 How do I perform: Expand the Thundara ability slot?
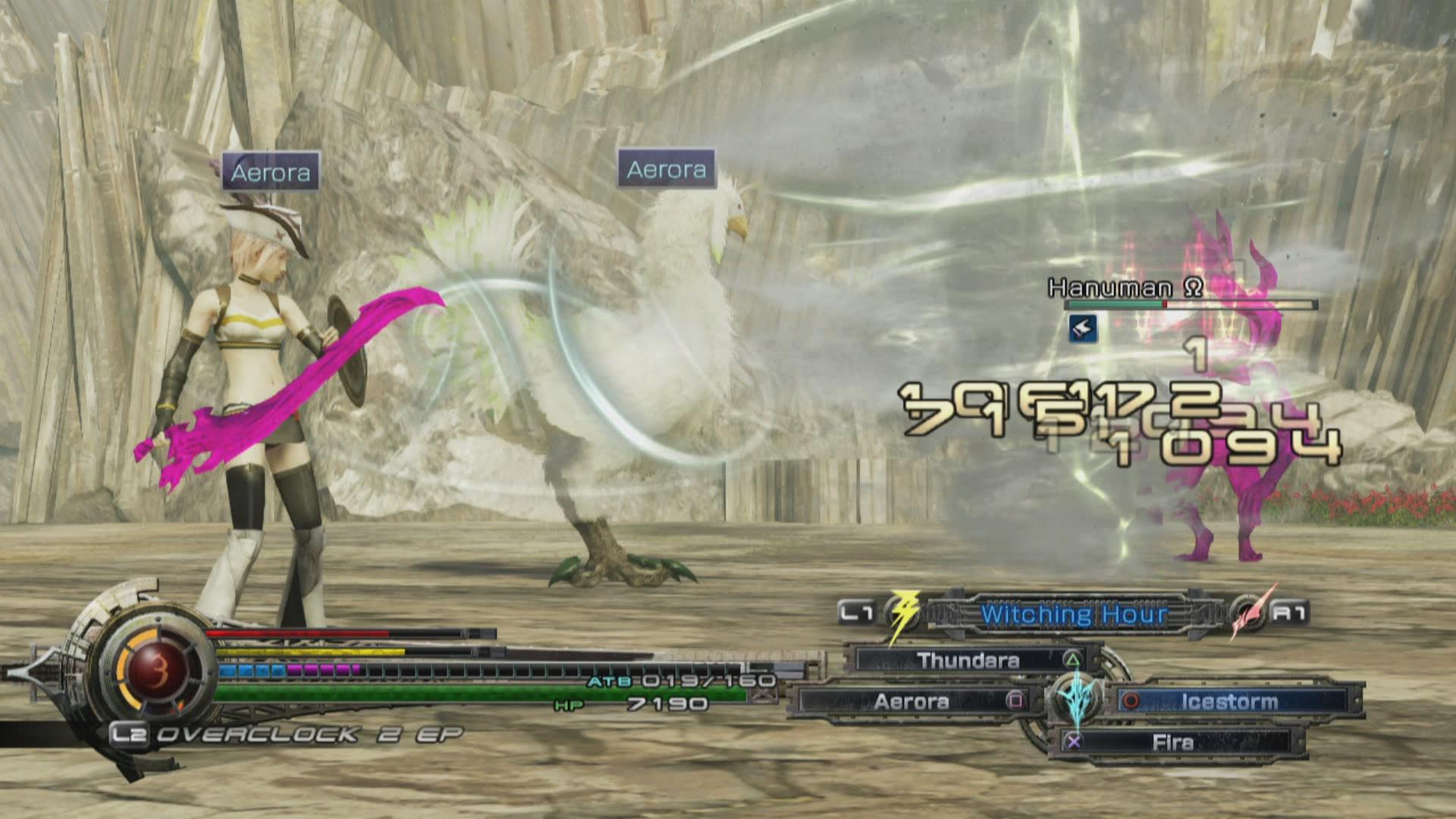pos(968,661)
